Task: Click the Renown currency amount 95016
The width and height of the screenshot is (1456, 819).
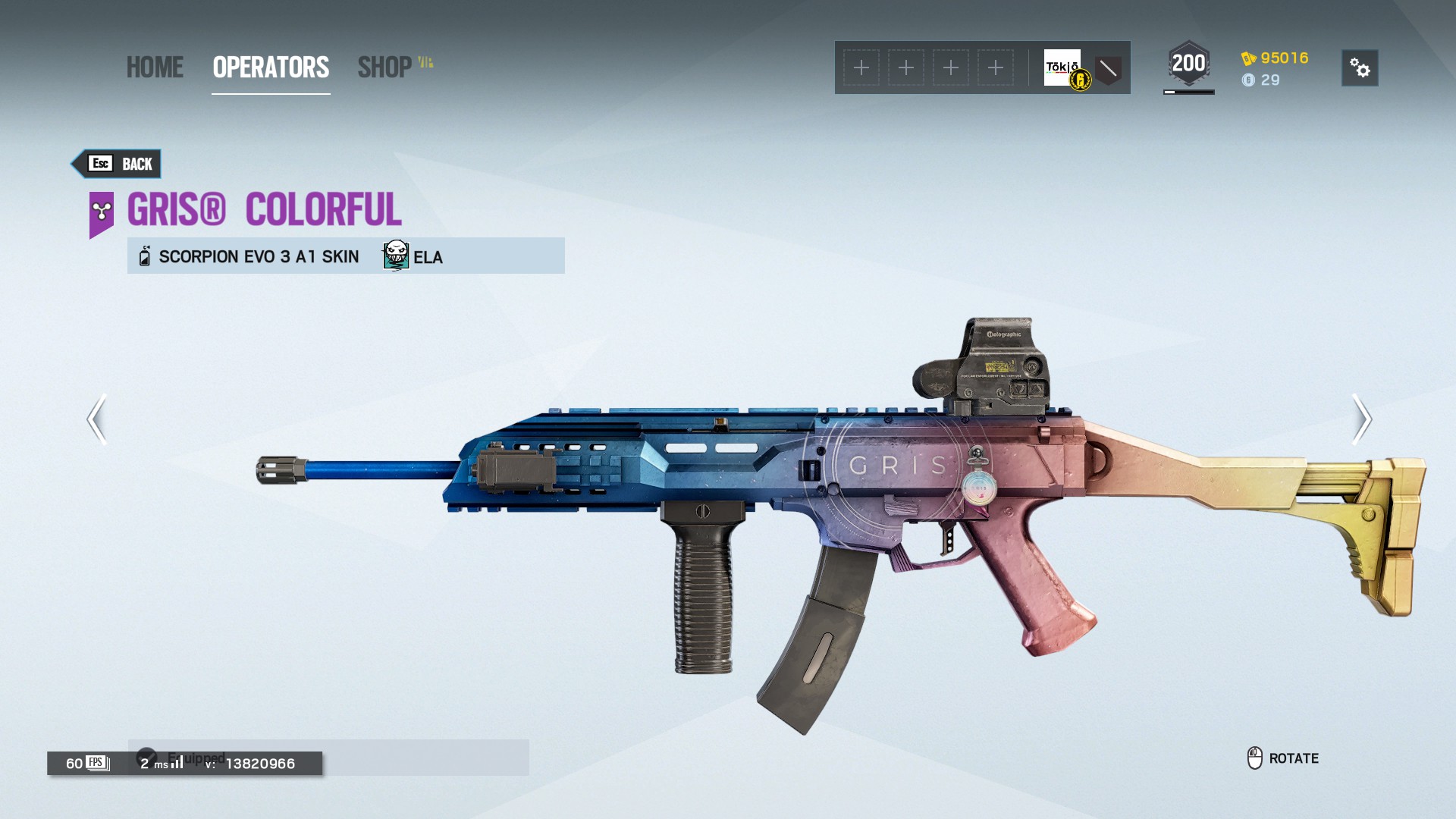Action: click(x=1283, y=58)
